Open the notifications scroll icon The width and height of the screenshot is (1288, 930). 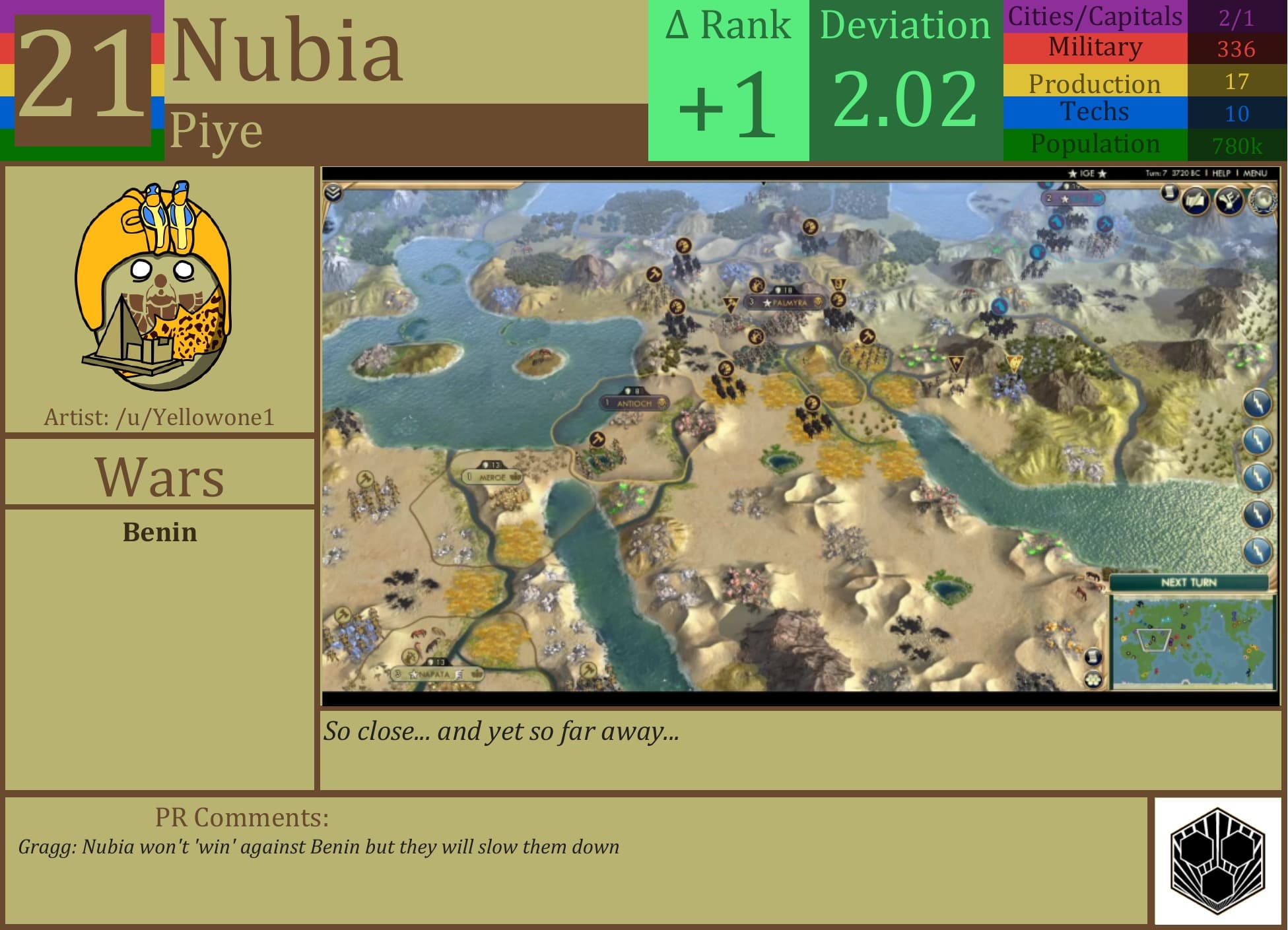pyautogui.click(x=1169, y=194)
